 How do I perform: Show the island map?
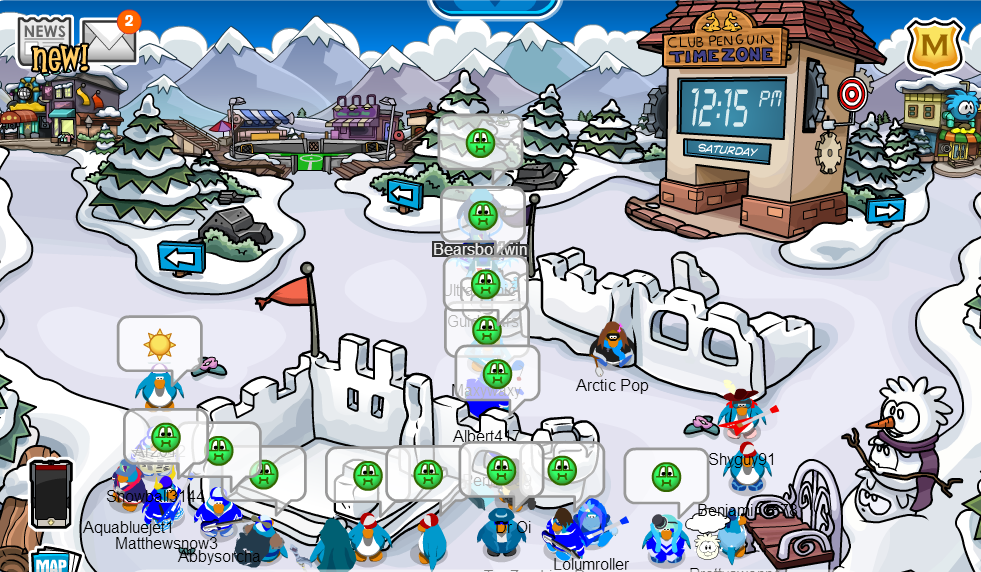pos(52,562)
